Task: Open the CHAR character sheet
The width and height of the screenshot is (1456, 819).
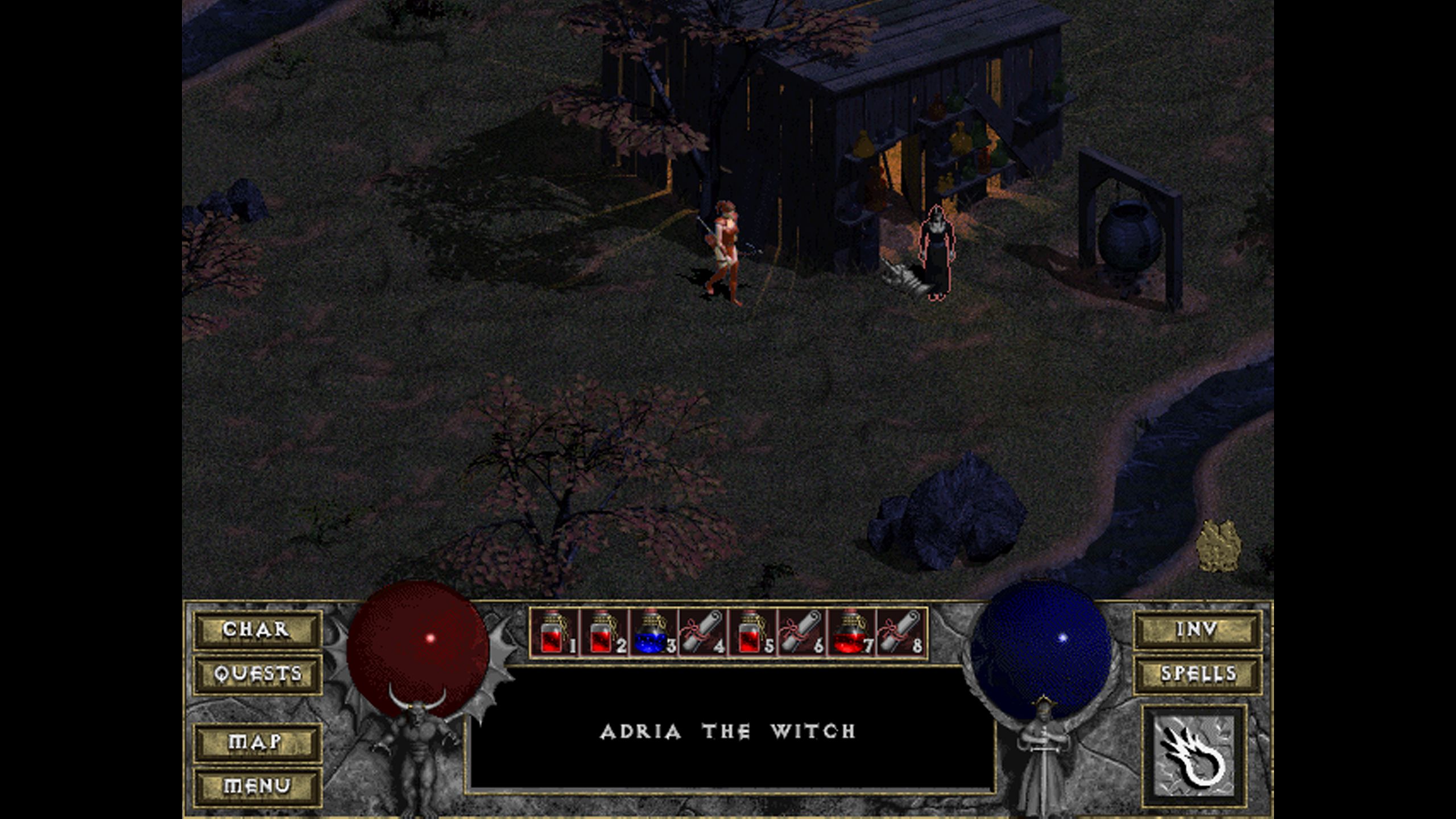Action: tap(257, 630)
